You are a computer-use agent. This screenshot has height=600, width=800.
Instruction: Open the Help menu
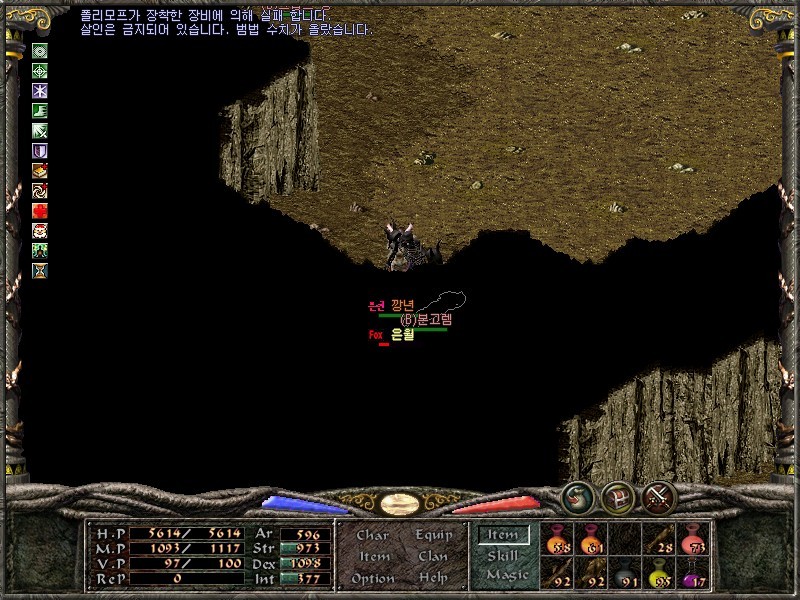[x=433, y=578]
